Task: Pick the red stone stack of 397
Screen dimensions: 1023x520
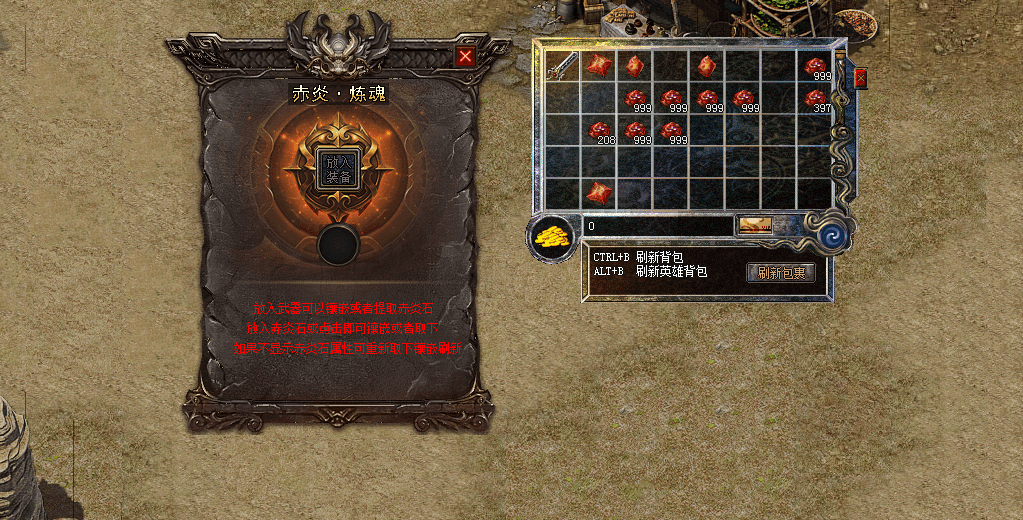Action: point(815,98)
